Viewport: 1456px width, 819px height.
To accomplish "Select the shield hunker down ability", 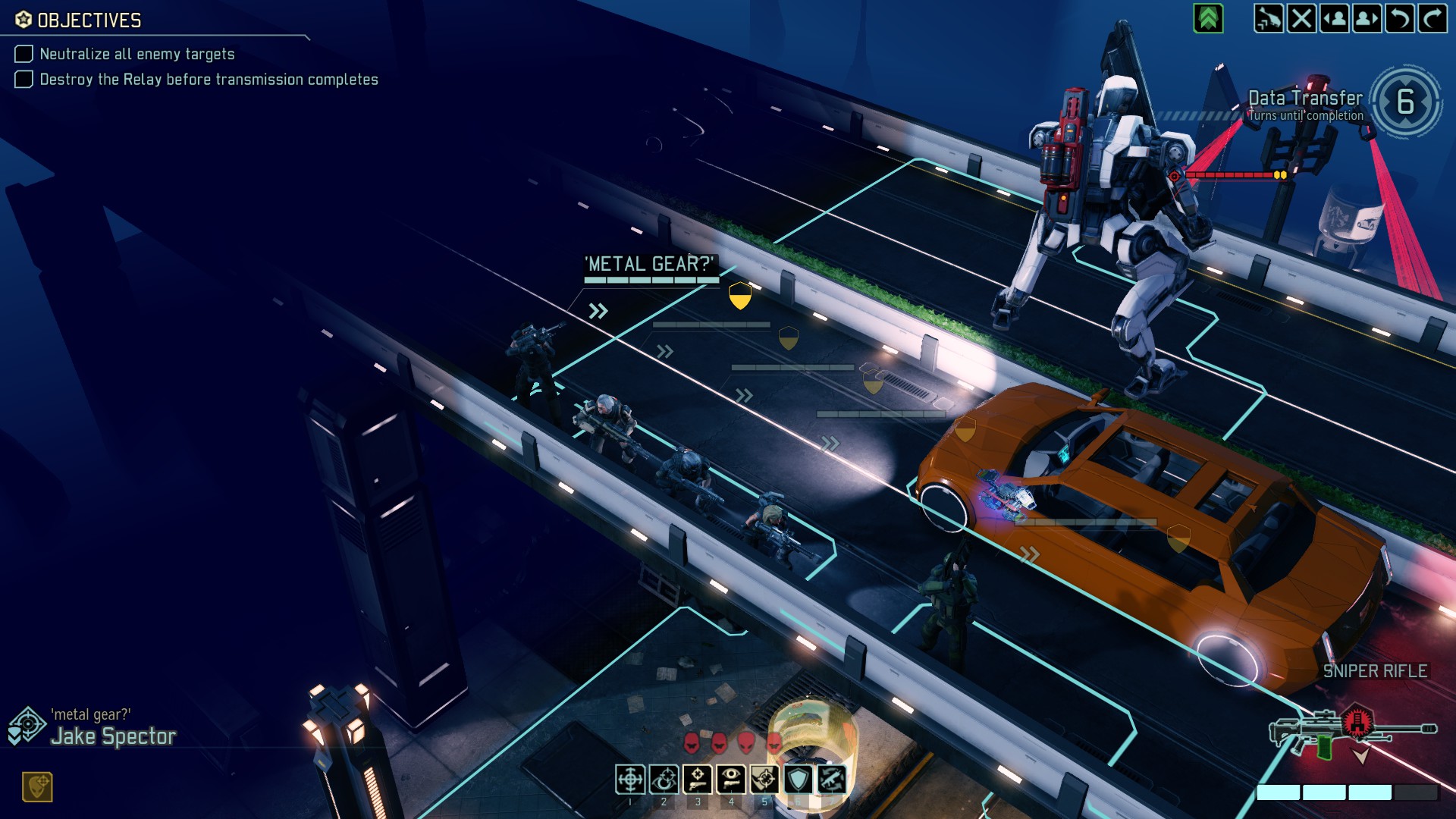I will [798, 779].
